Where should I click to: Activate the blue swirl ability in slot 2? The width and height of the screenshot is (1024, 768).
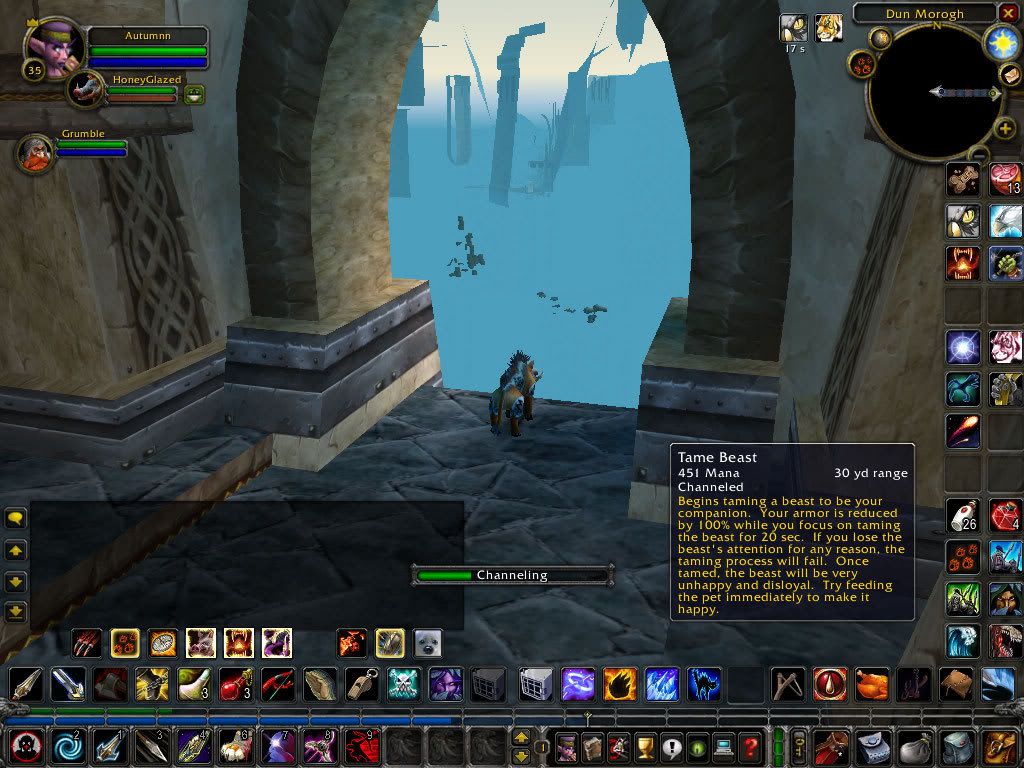click(x=68, y=746)
